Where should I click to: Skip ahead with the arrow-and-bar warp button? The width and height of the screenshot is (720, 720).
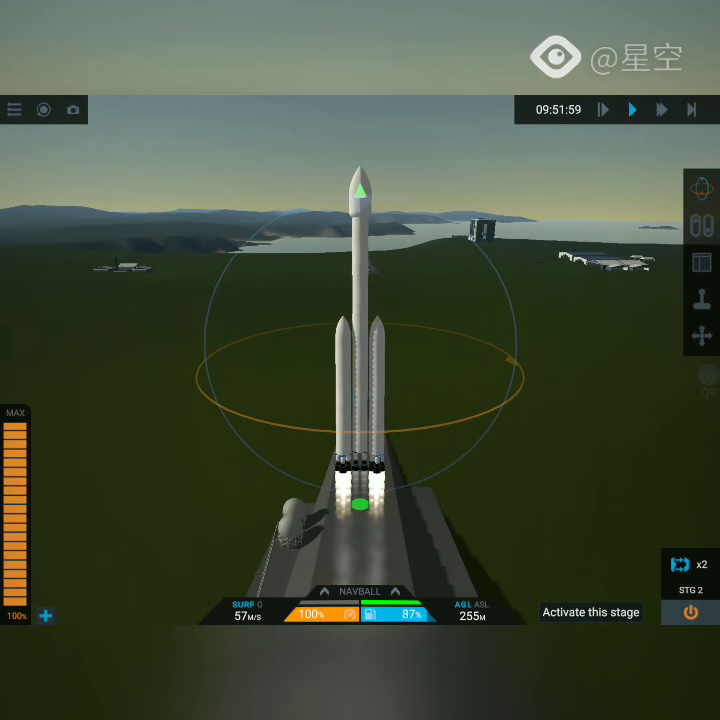[x=691, y=110]
